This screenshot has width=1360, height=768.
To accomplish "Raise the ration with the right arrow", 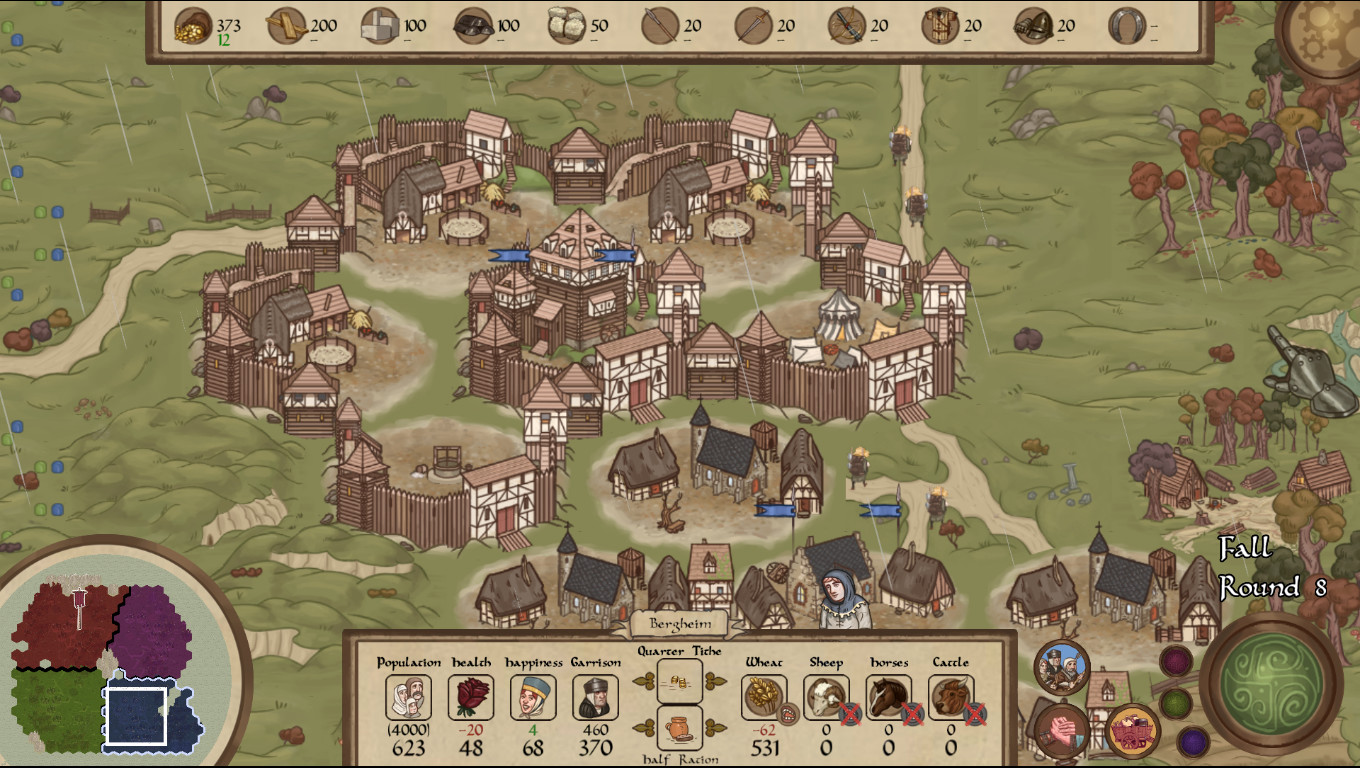I will tap(715, 727).
